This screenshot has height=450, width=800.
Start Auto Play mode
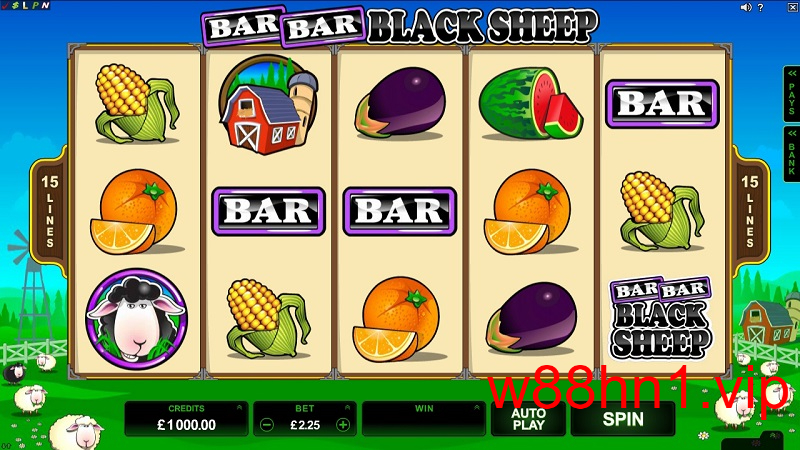tap(528, 419)
